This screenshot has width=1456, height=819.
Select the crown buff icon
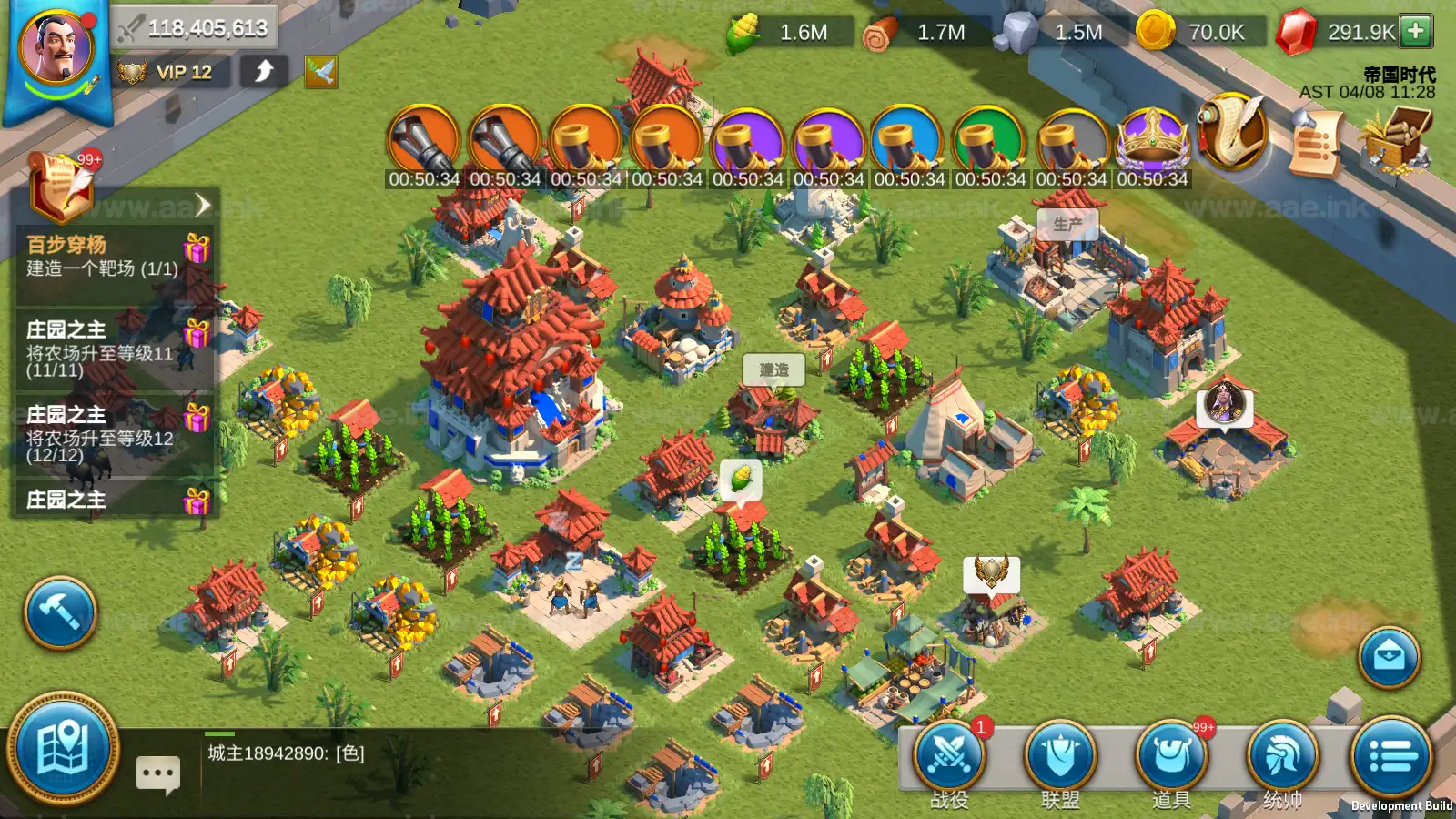[x=1152, y=140]
